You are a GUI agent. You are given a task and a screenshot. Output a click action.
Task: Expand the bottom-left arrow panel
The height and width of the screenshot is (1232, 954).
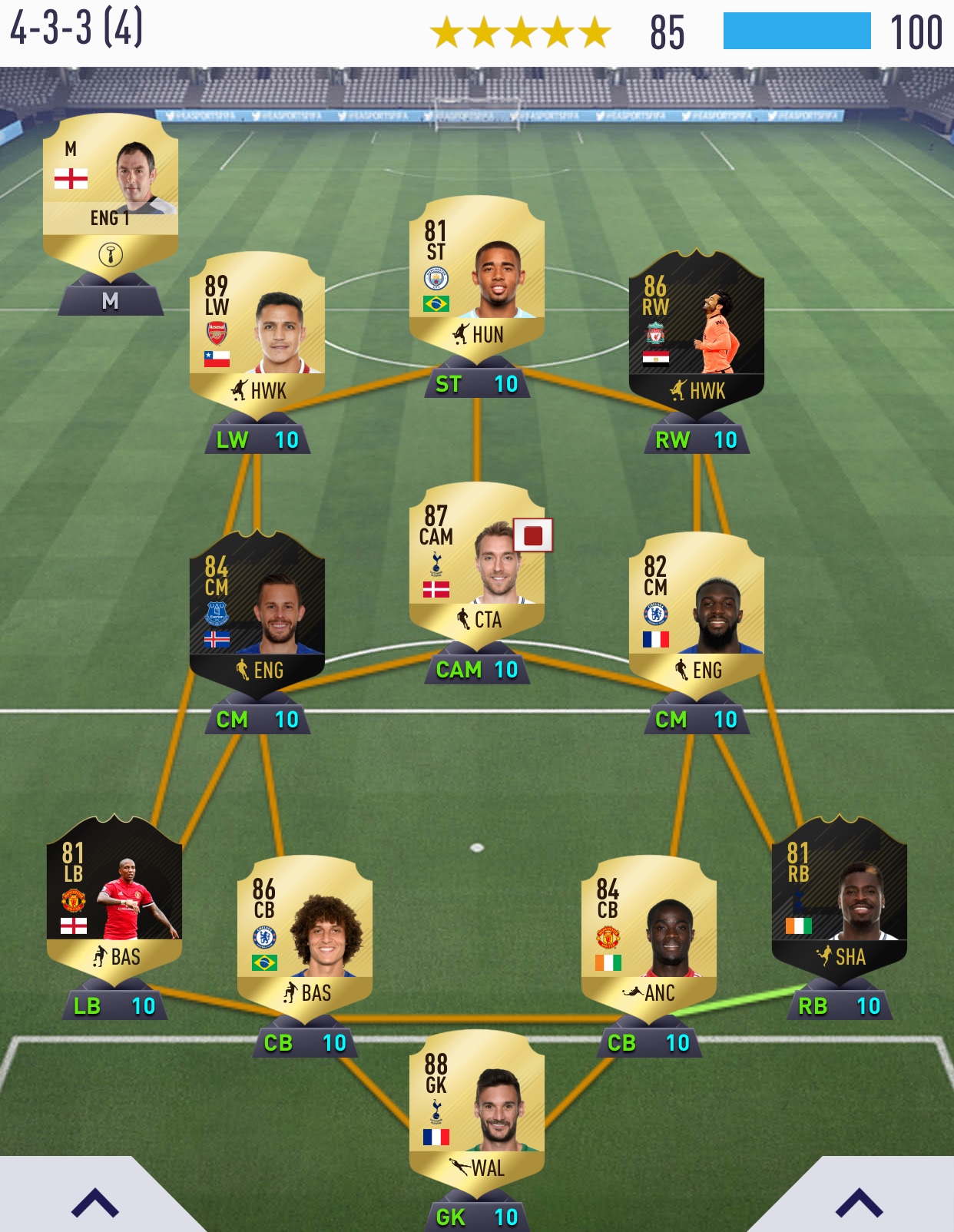point(95,1203)
